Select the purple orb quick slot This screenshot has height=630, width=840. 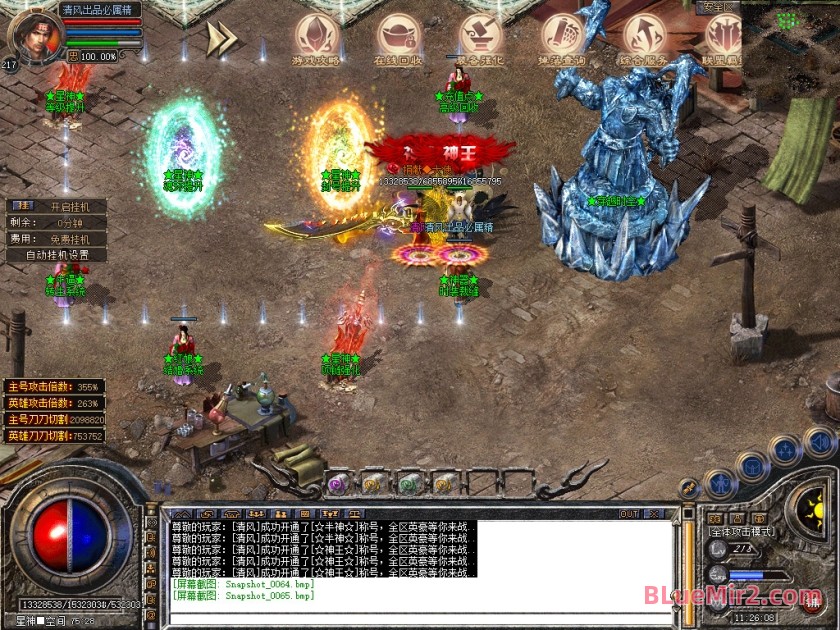pyautogui.click(x=337, y=484)
